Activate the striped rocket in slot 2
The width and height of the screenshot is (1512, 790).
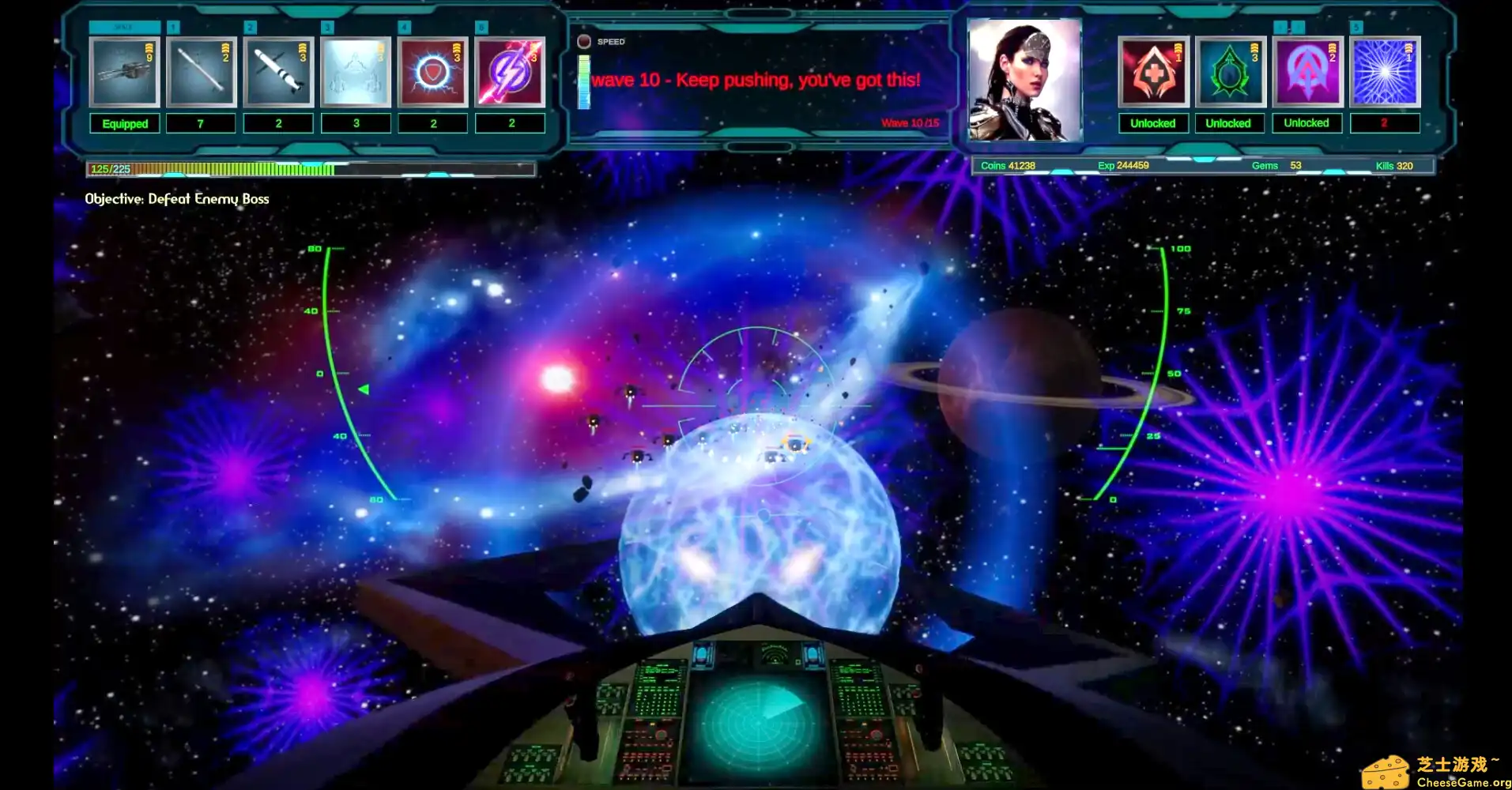coord(278,72)
